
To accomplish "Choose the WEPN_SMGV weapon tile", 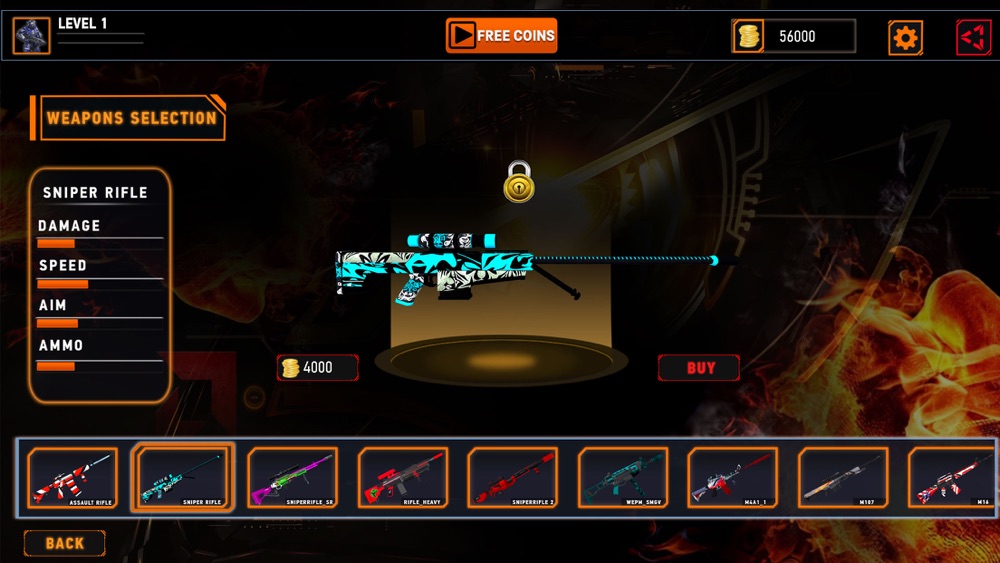I will pos(623,478).
